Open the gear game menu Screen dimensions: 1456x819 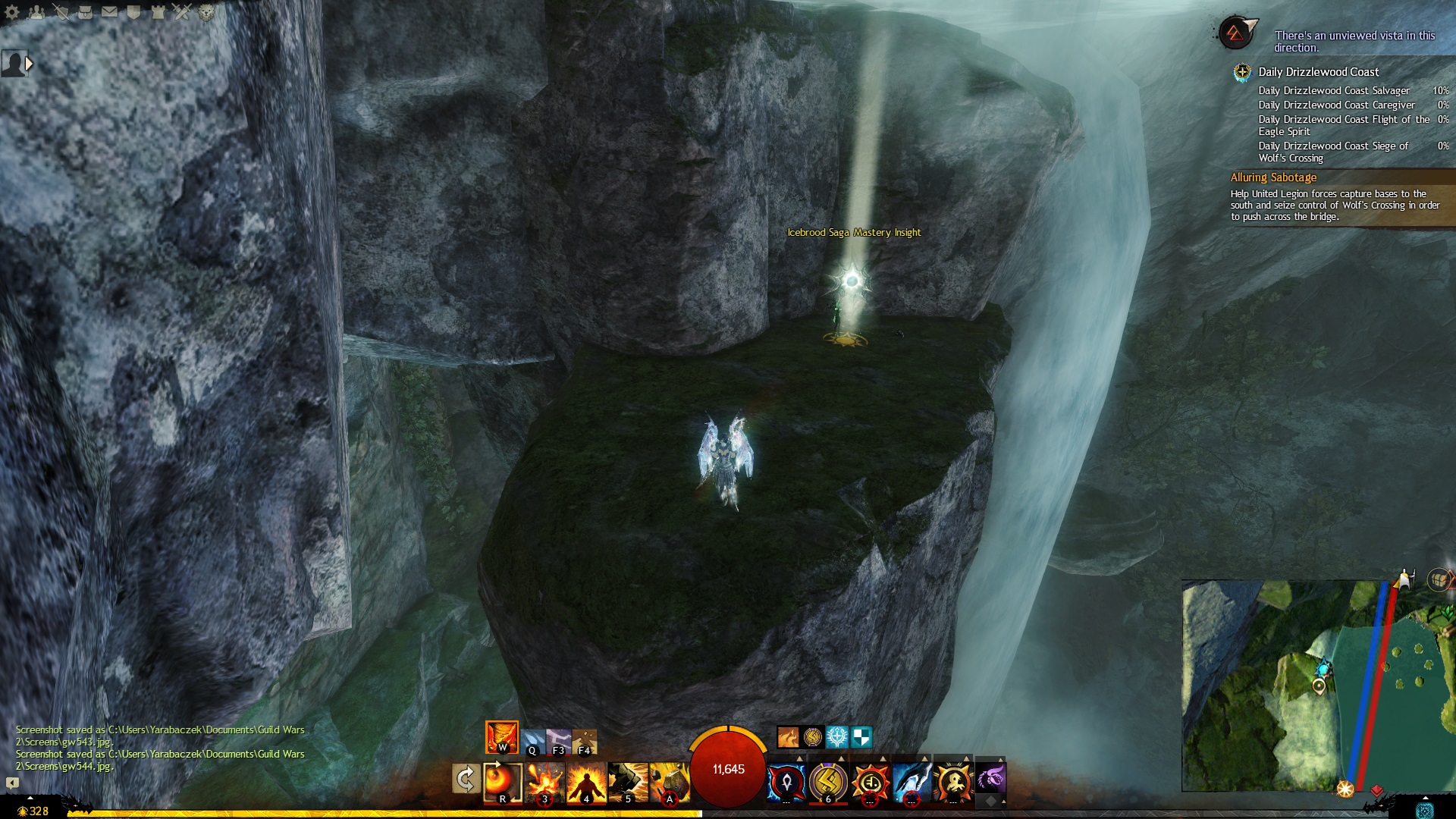[12, 12]
